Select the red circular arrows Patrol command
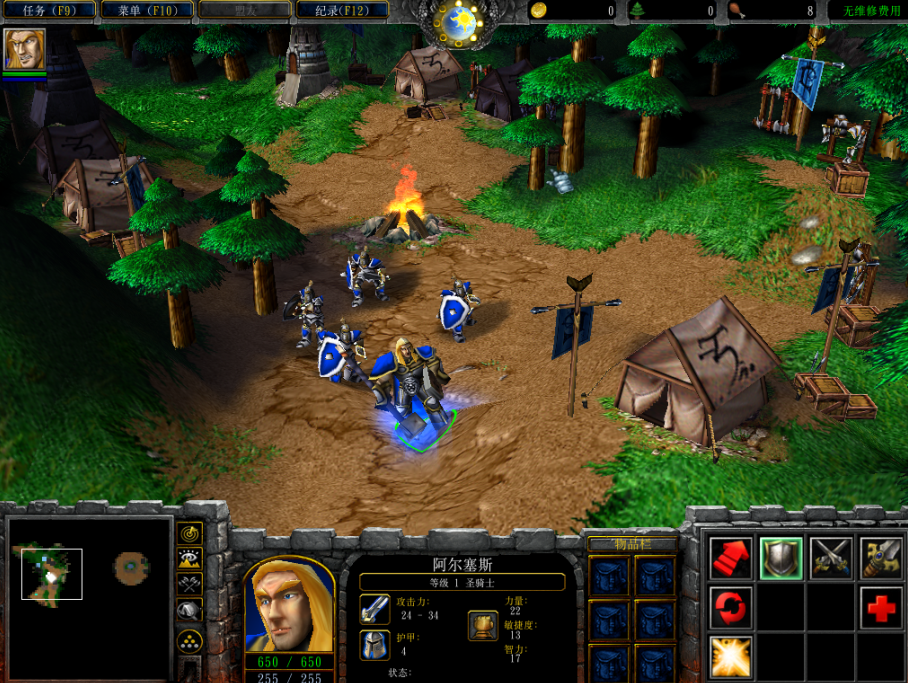The image size is (908, 683). [x=731, y=607]
